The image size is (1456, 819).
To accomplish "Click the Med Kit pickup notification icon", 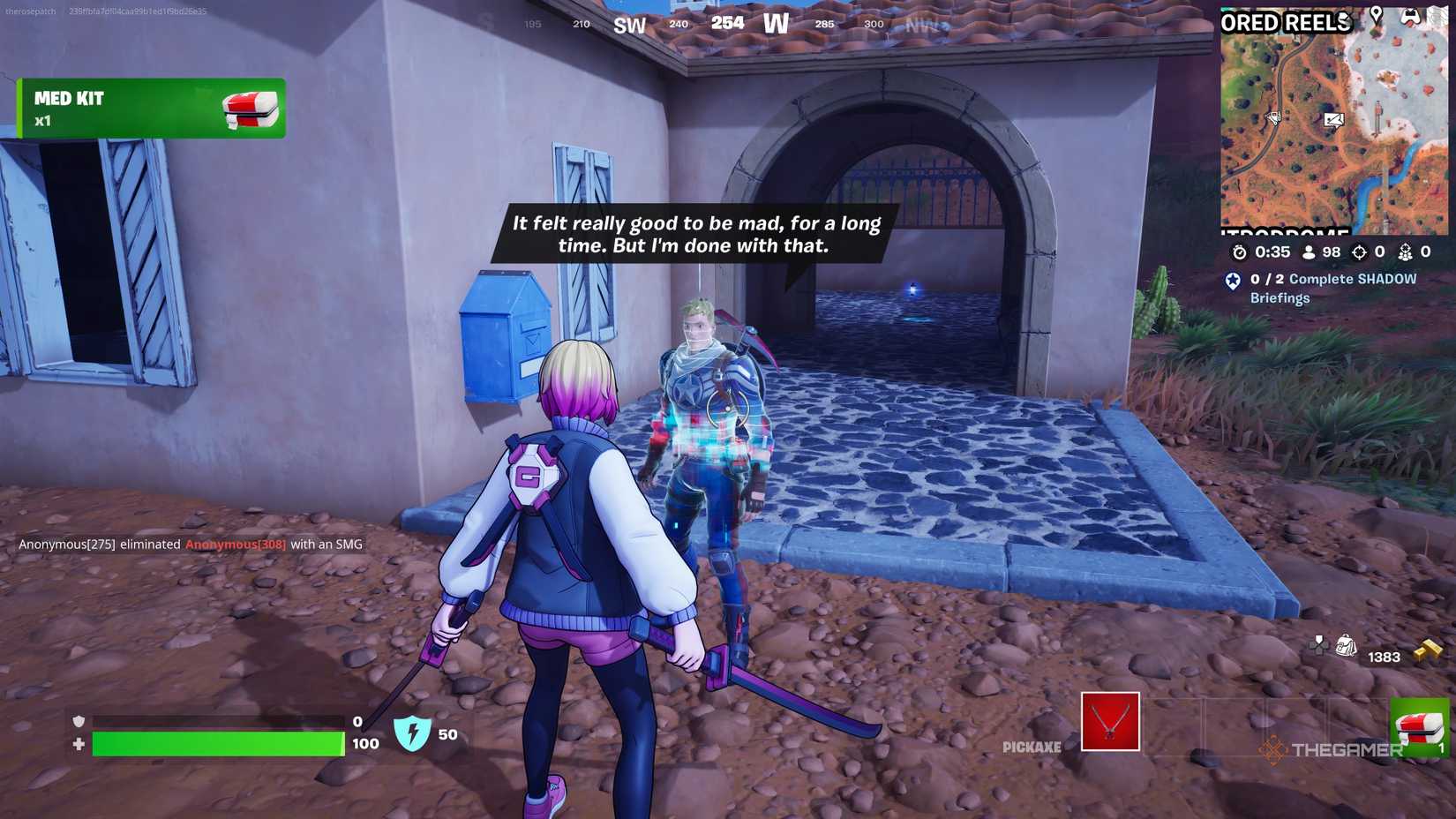I will [x=250, y=109].
